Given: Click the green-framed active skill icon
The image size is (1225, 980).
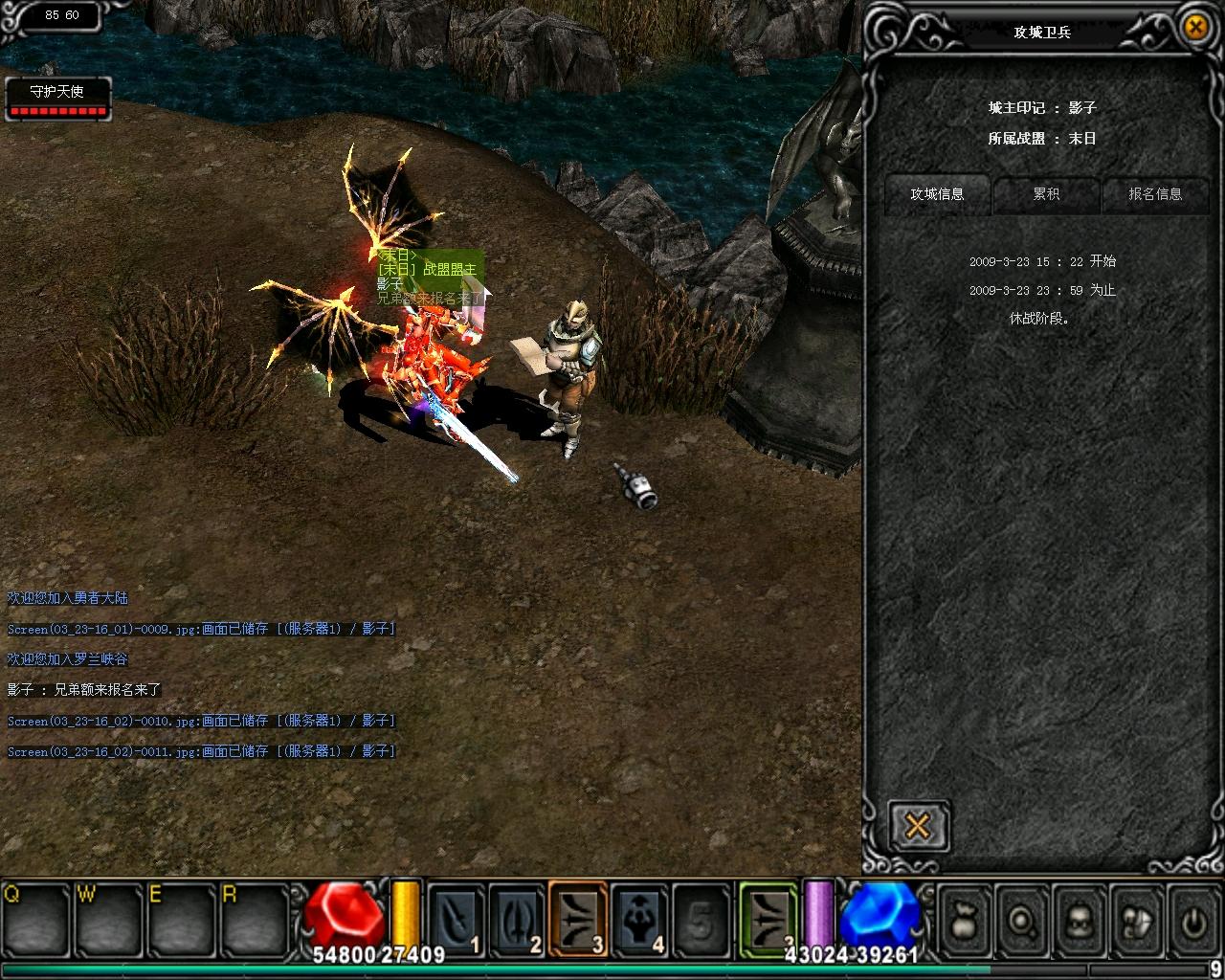Looking at the screenshot, I should [x=768, y=919].
